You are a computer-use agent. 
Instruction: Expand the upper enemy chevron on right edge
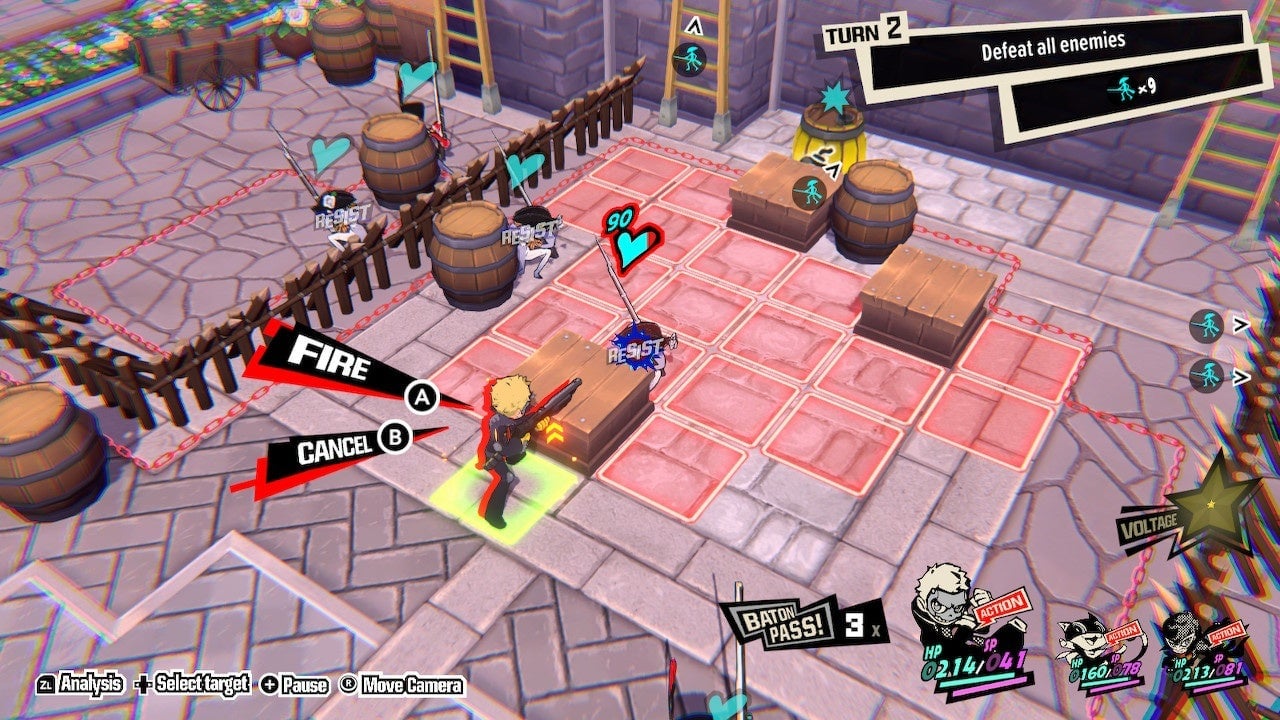(1241, 324)
